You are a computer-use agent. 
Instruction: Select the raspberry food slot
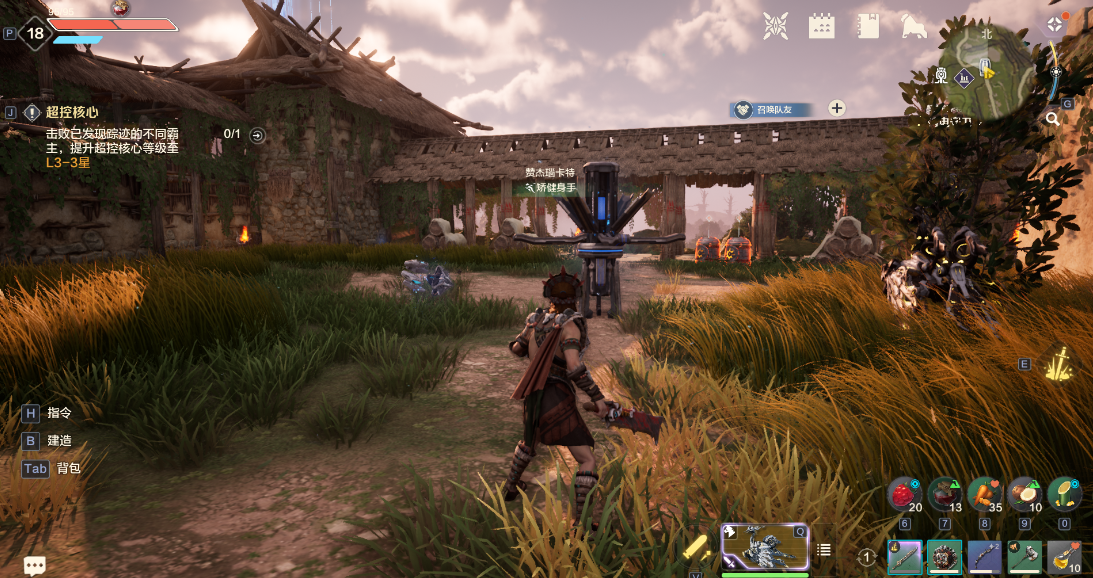click(x=904, y=494)
